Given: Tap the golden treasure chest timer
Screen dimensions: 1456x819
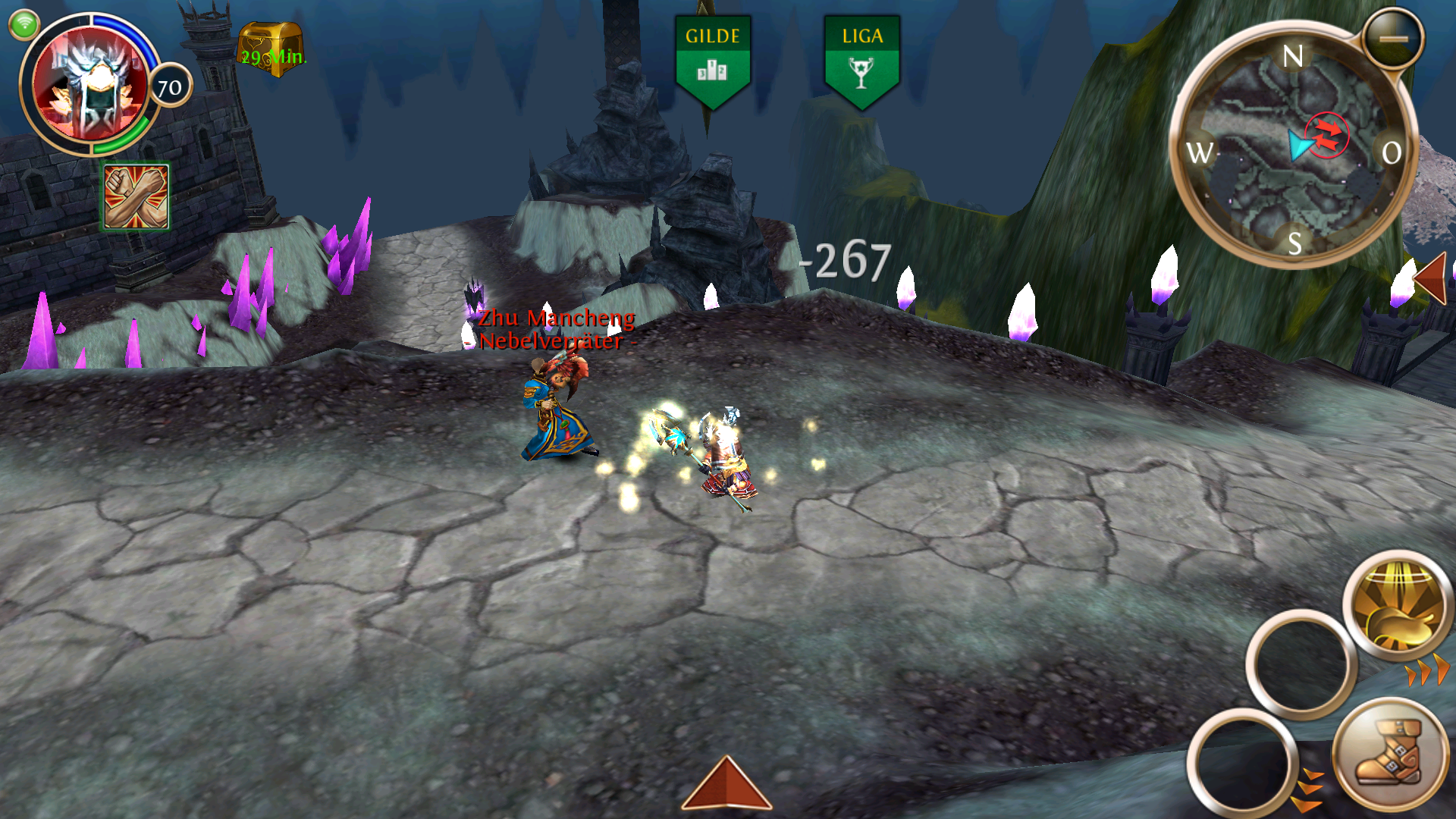Looking at the screenshot, I should point(271,49).
